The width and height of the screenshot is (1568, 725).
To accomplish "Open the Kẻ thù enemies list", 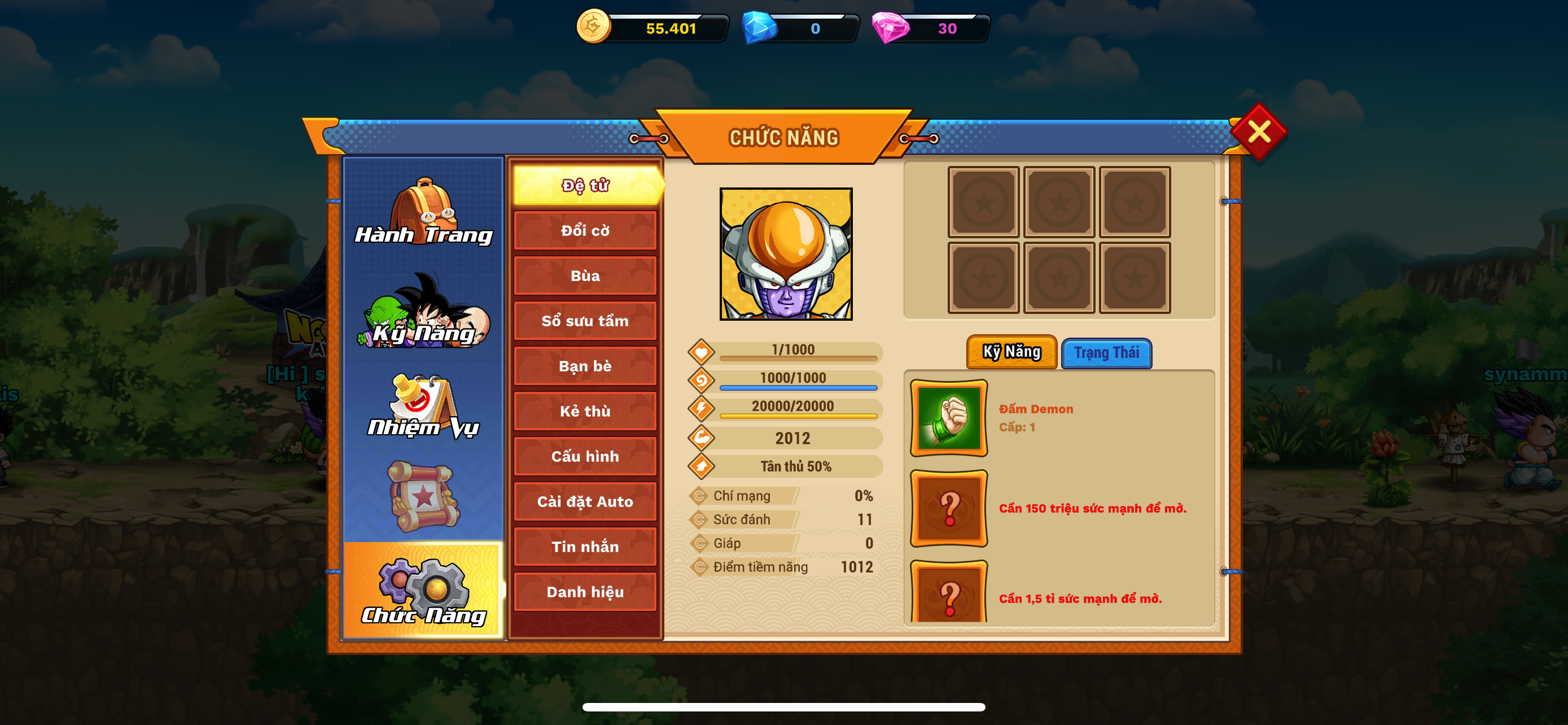I will click(x=585, y=411).
